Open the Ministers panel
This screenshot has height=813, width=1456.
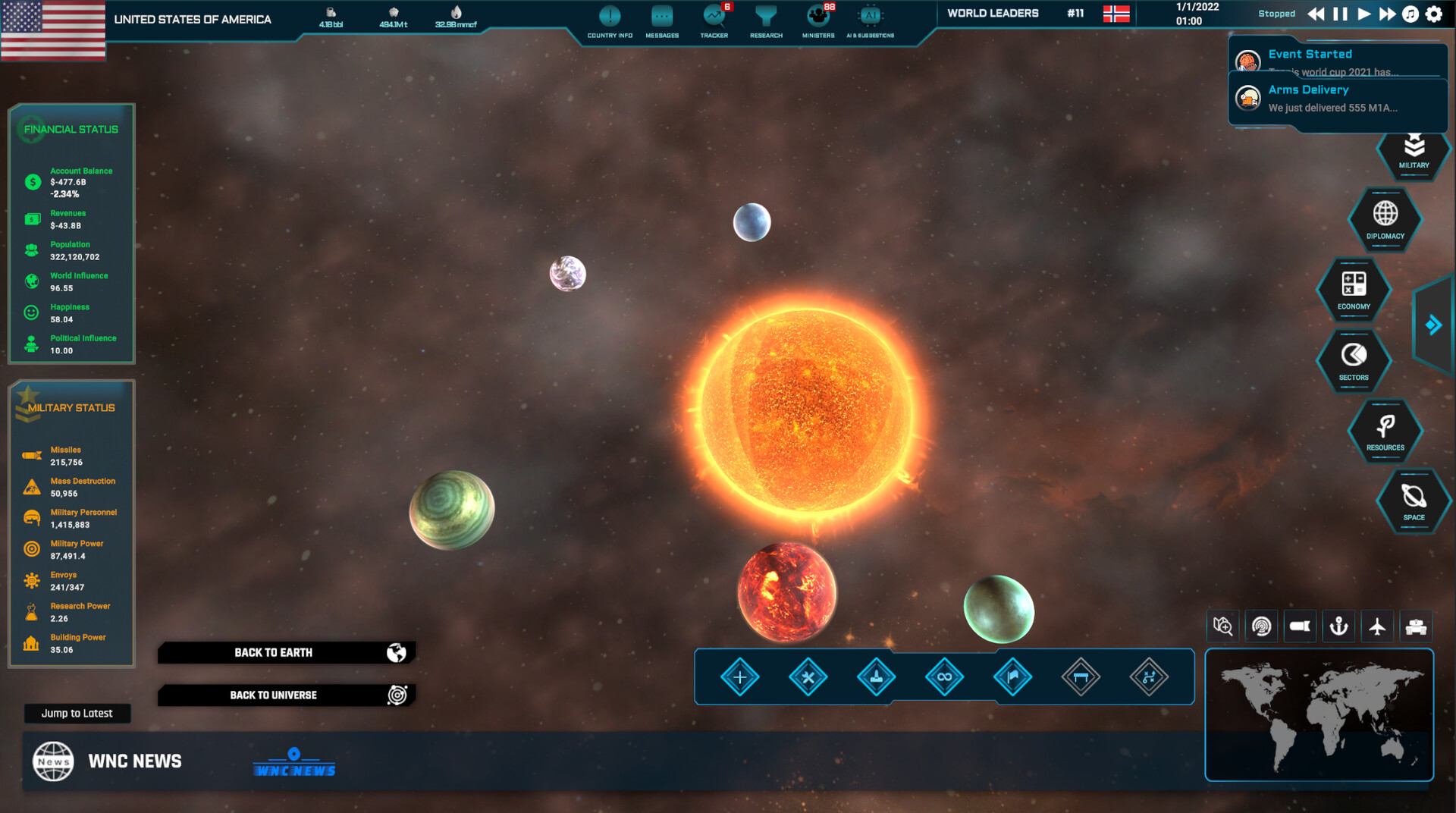(818, 20)
